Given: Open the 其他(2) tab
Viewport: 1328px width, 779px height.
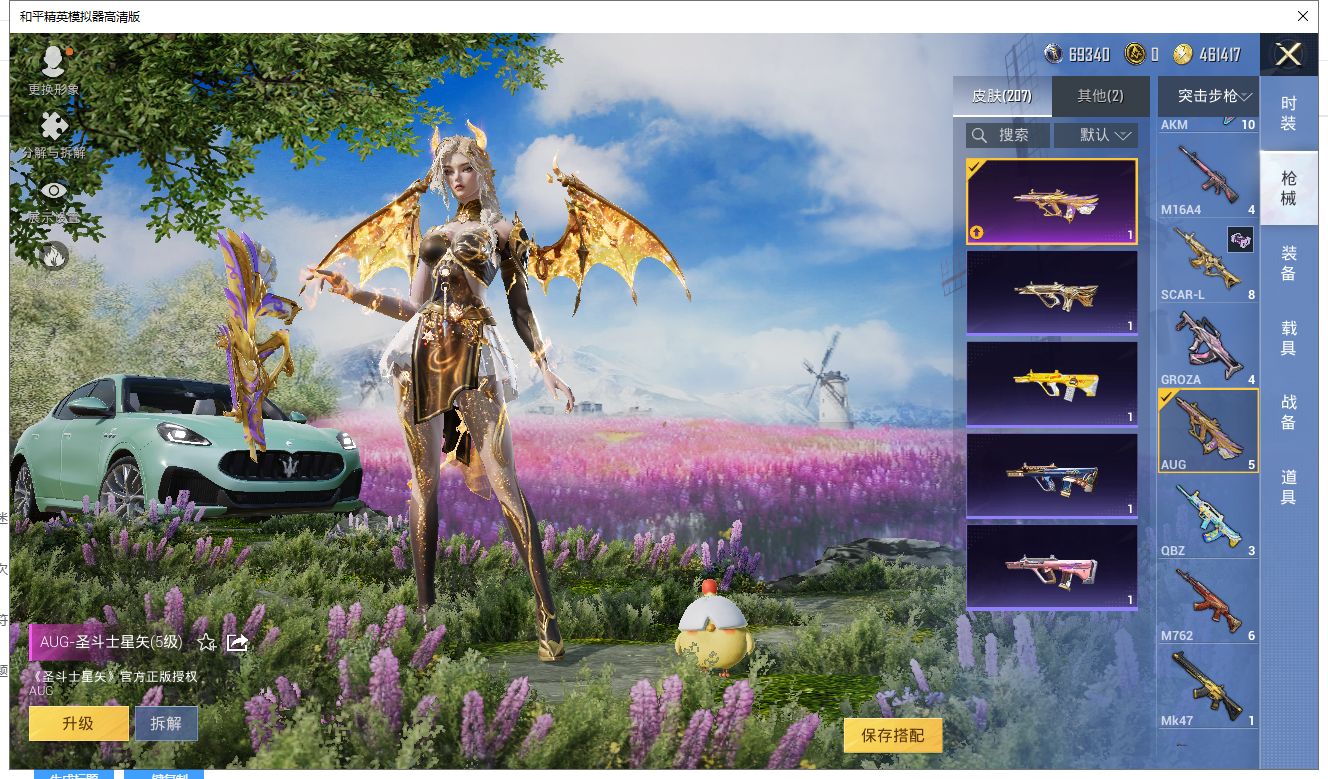Looking at the screenshot, I should tap(1100, 96).
